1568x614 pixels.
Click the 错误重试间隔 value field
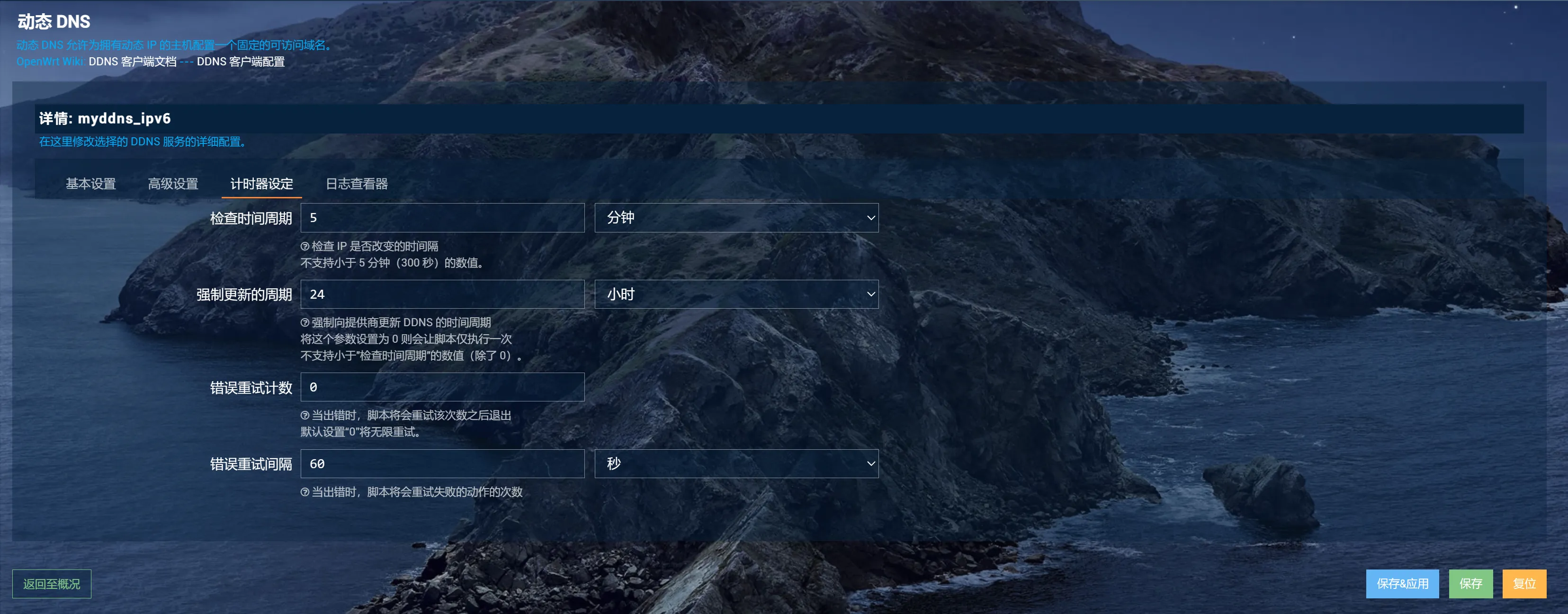click(442, 463)
